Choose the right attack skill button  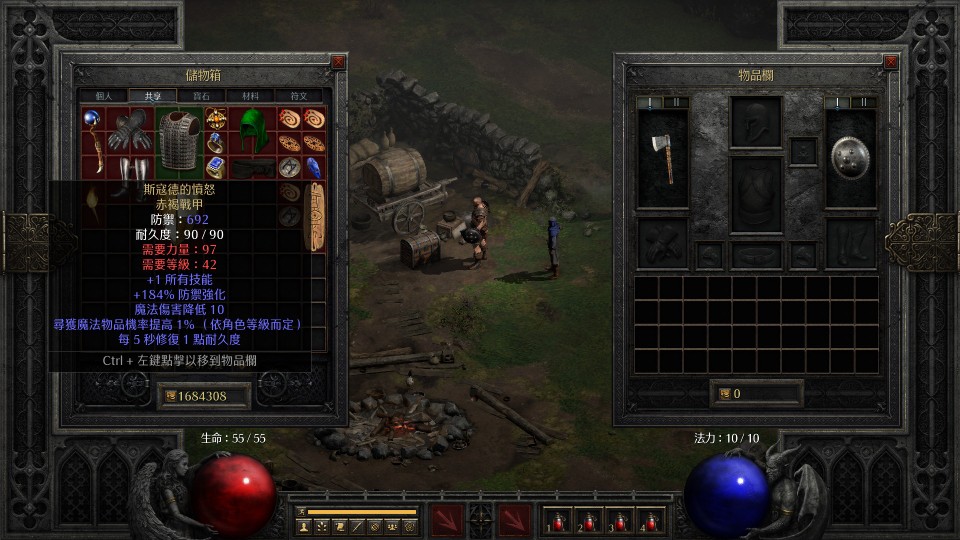(515, 519)
